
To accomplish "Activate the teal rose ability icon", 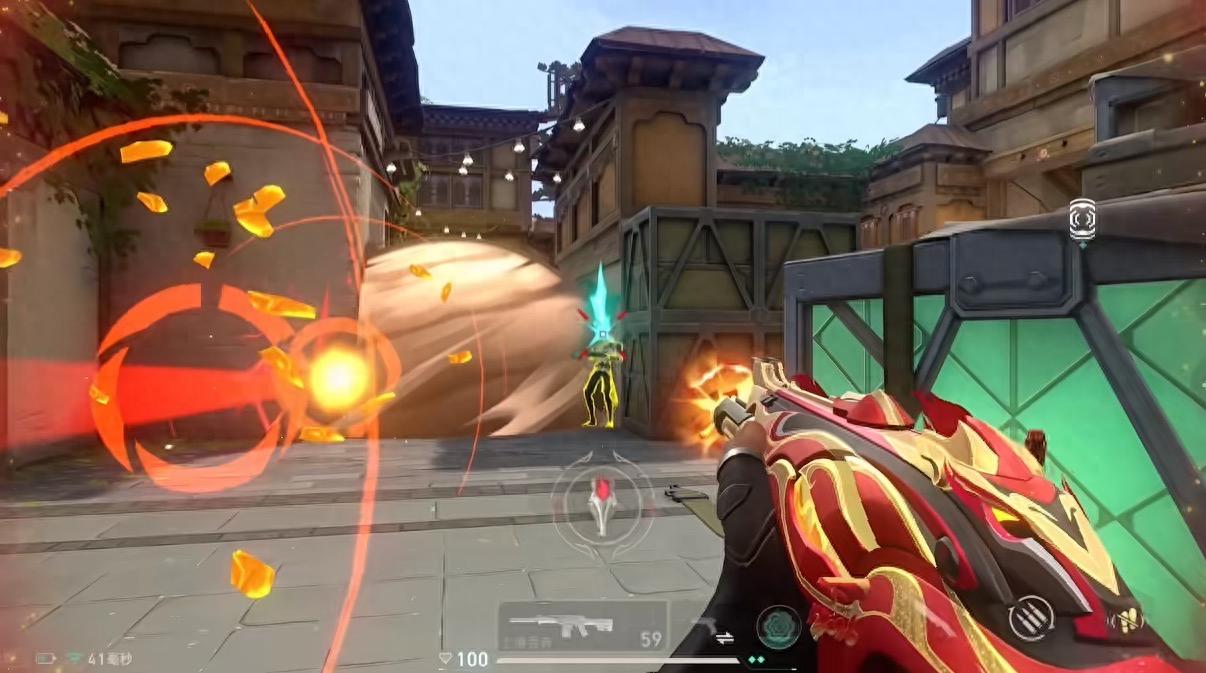I will 777,627.
